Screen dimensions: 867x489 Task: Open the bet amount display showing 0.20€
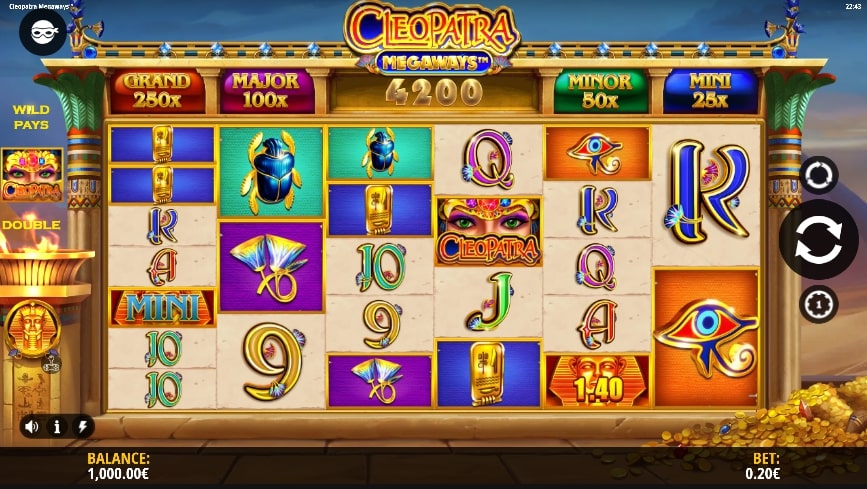point(765,466)
